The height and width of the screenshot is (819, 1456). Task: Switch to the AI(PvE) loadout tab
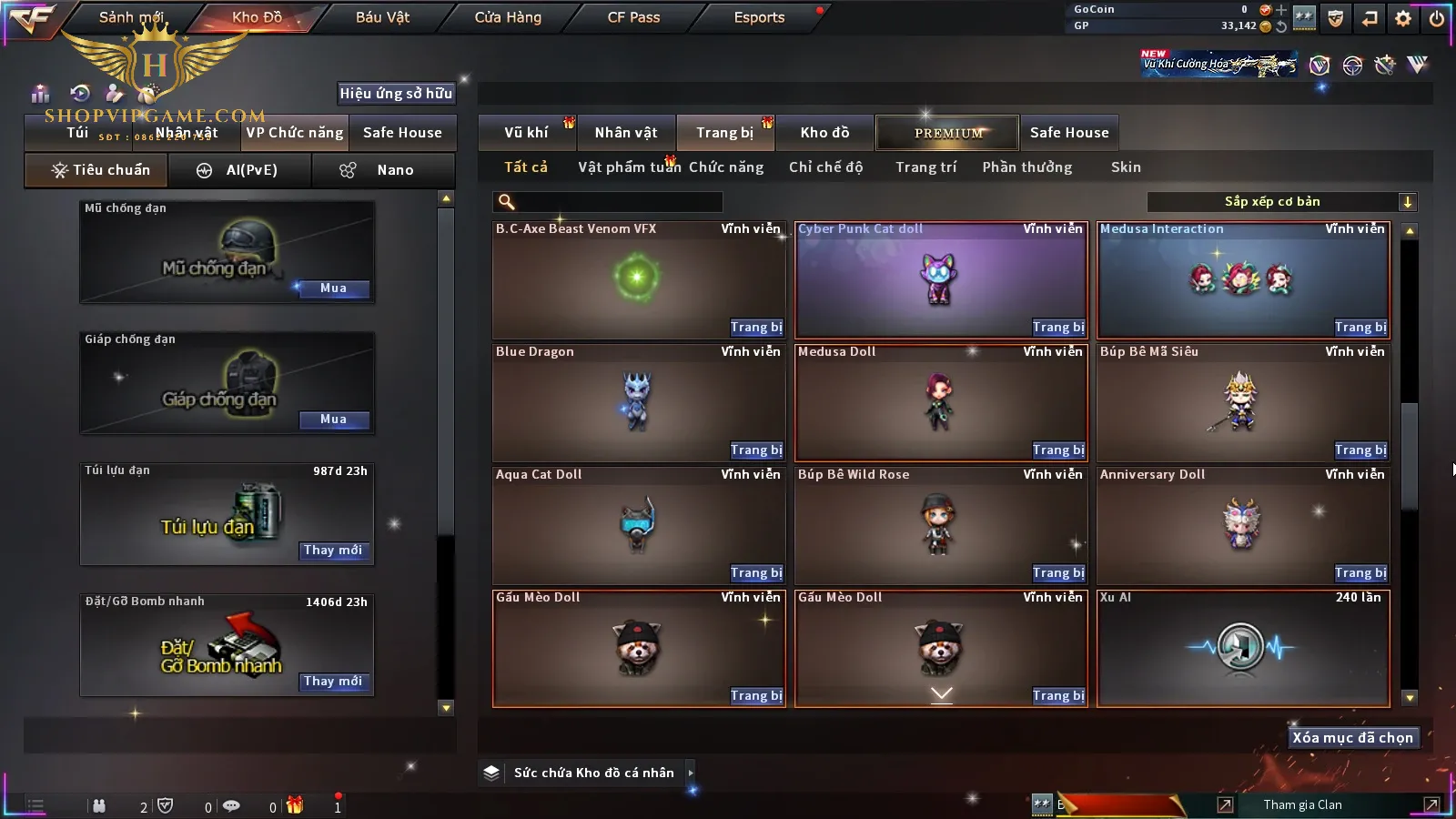pos(240,170)
